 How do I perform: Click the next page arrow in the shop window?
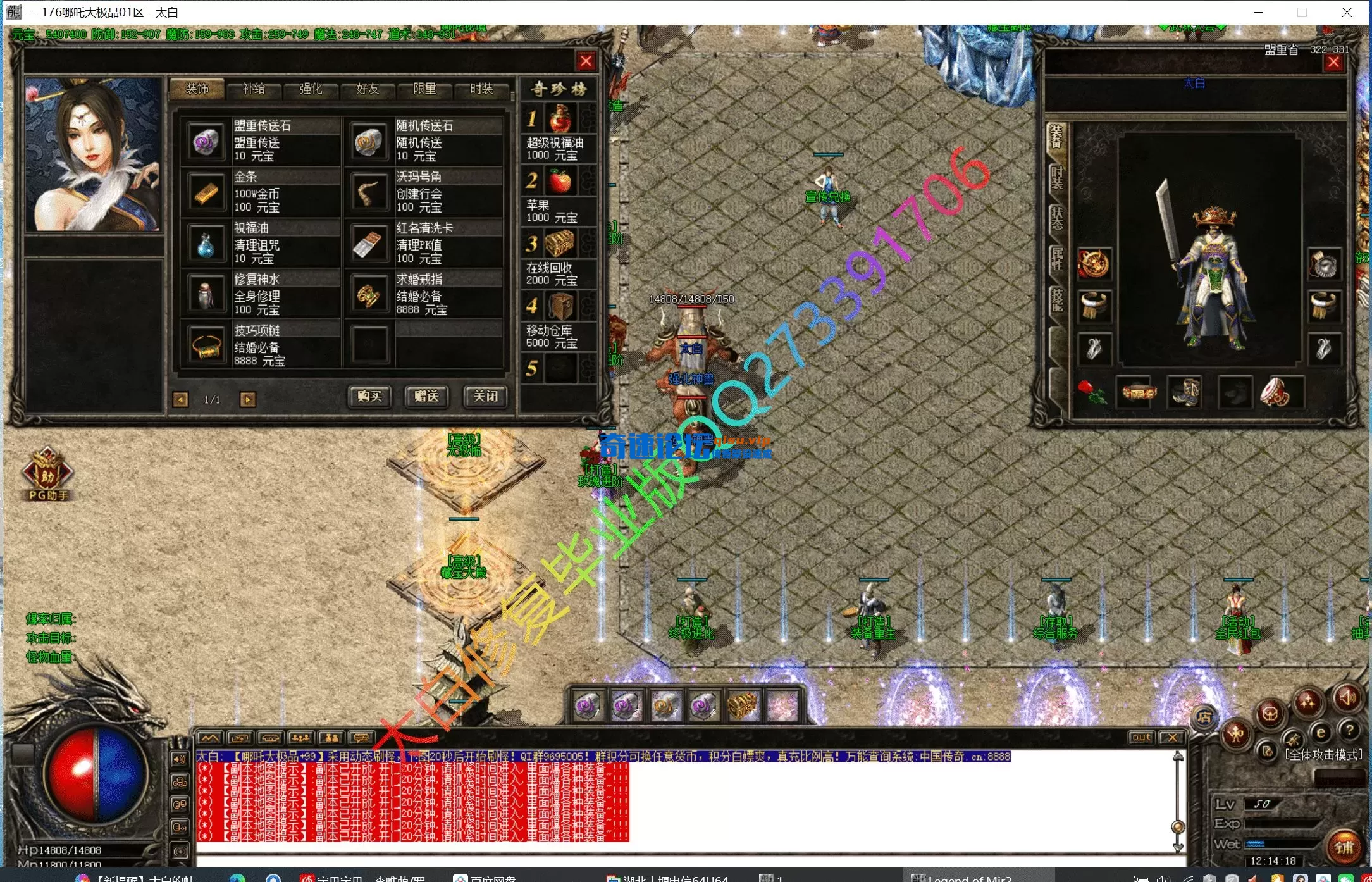point(247,400)
